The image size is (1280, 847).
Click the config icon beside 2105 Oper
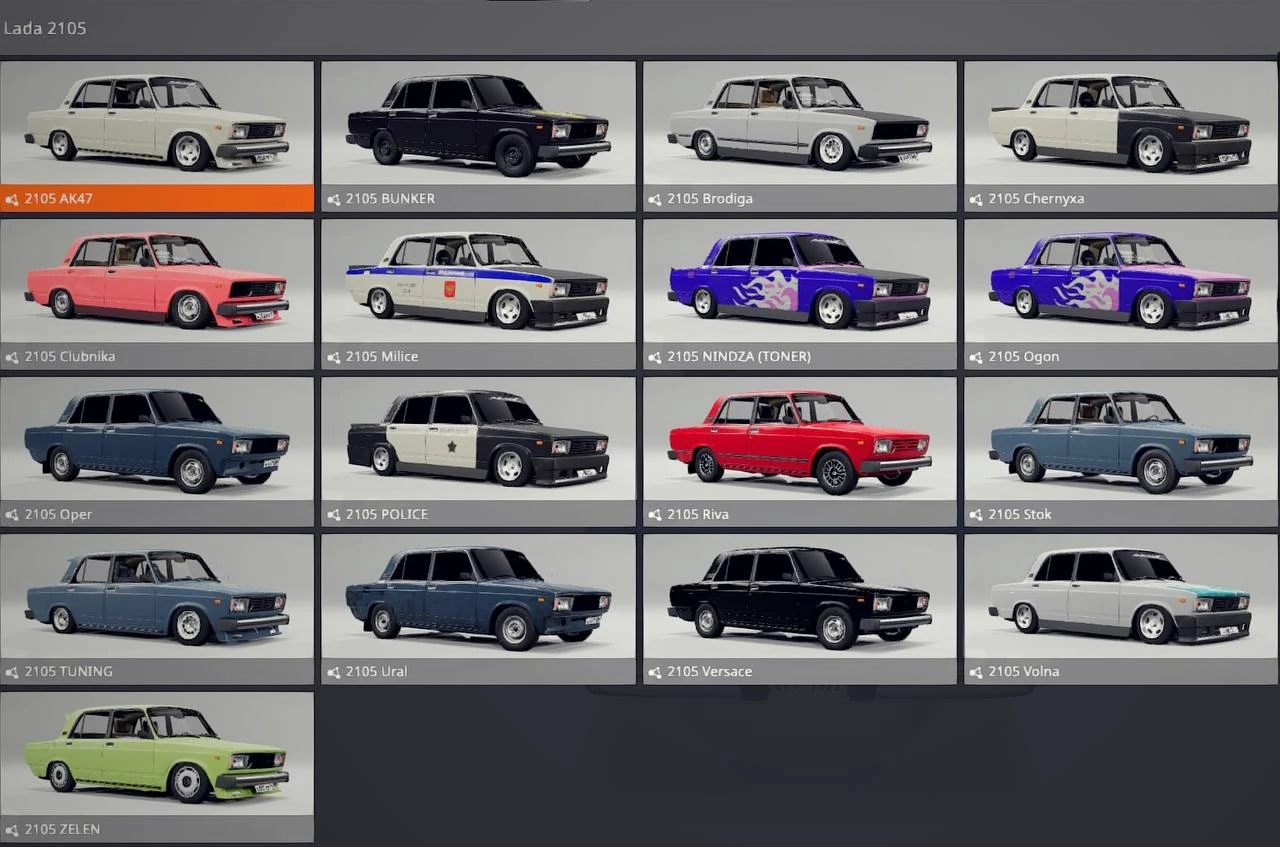[12, 514]
